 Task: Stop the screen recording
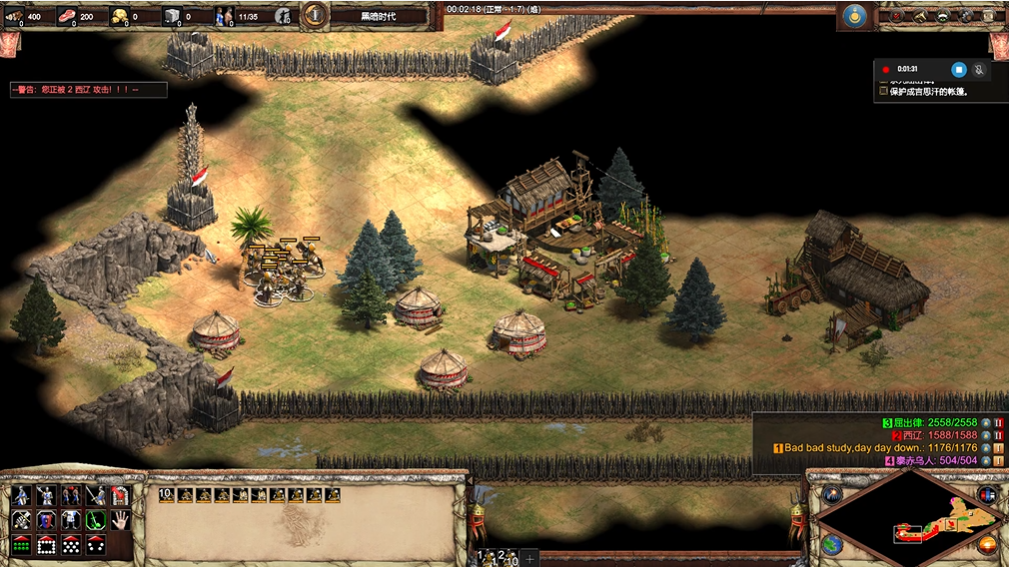[x=958, y=69]
